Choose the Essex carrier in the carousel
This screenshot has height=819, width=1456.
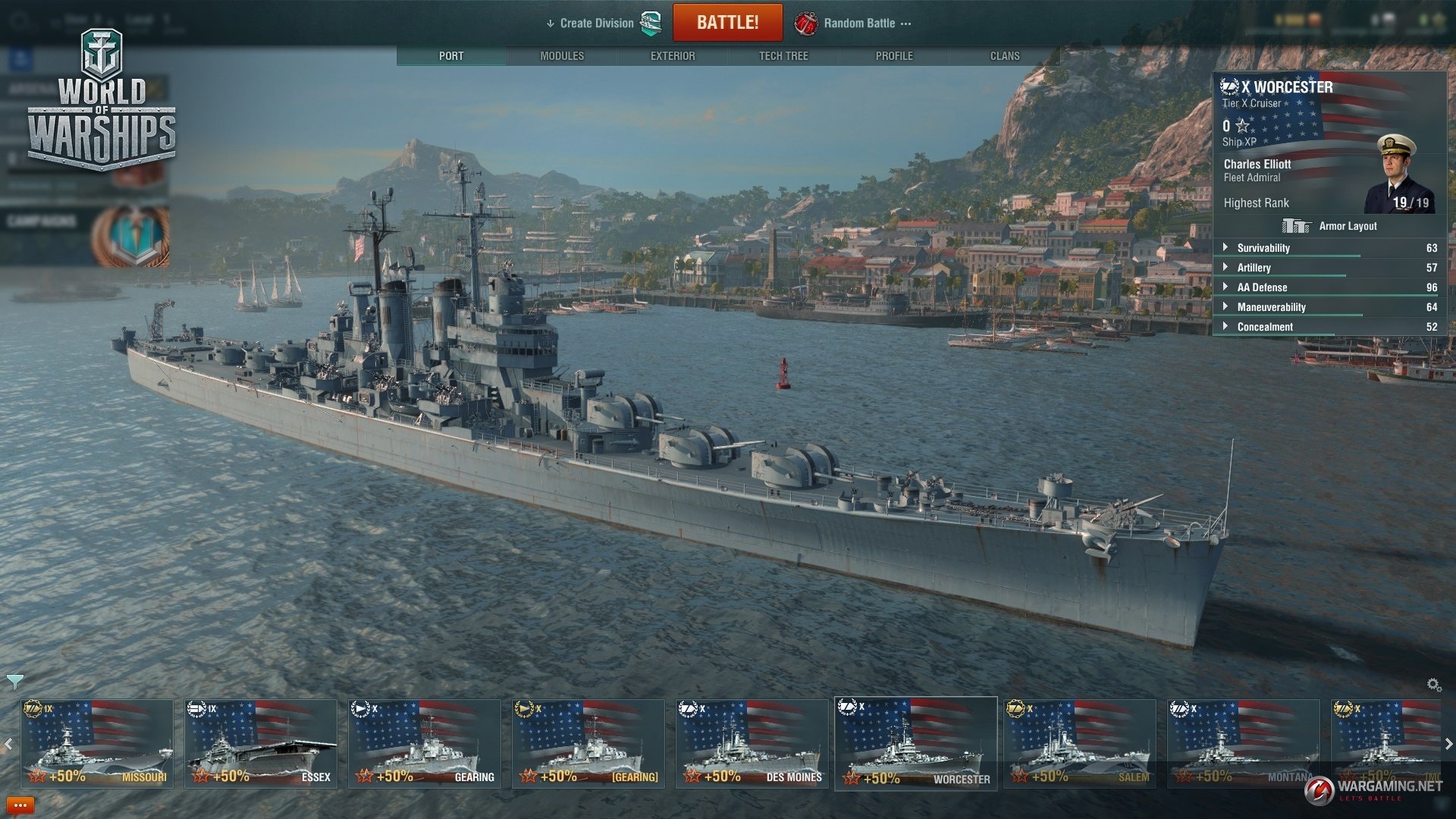point(260,743)
